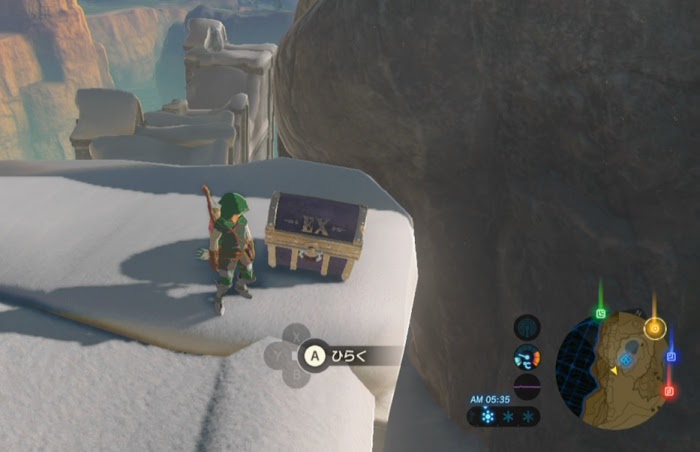Open the Sheikah Sensor signal icon
The height and width of the screenshot is (452, 700).
pos(527,327)
